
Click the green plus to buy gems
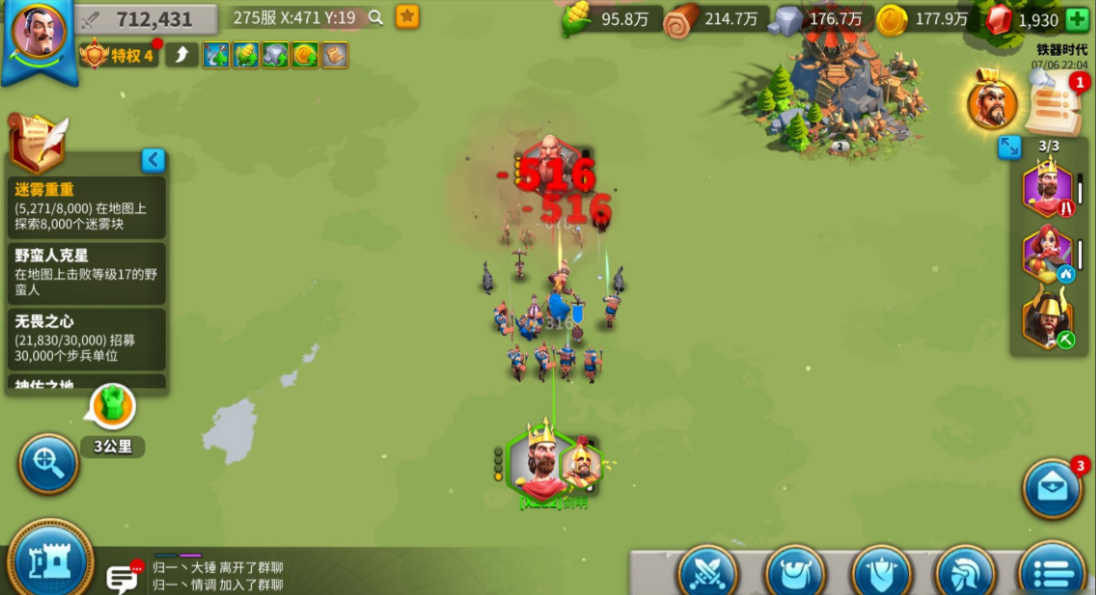coord(1078,20)
